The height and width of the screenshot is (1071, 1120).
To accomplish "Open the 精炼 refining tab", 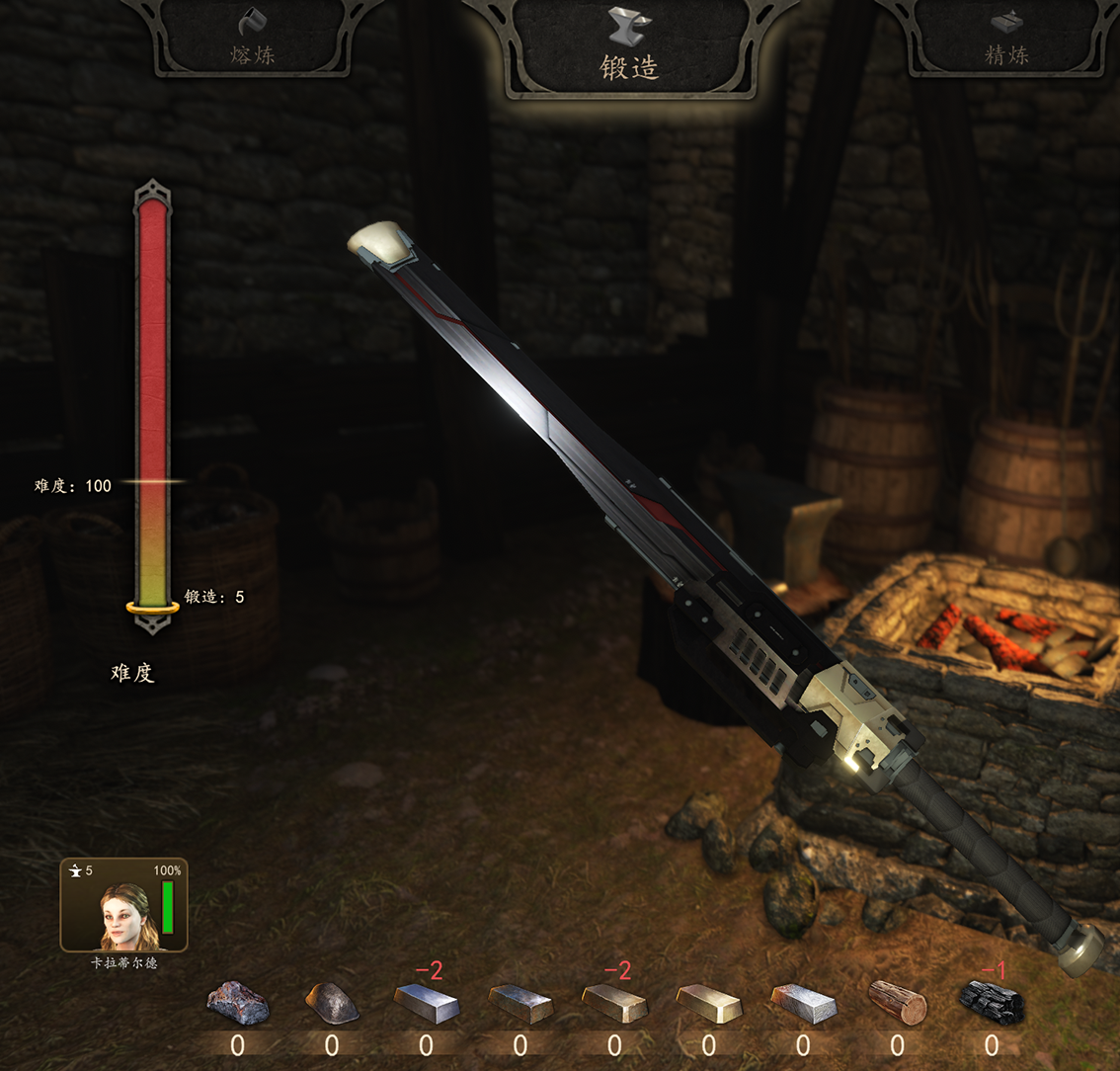I will point(1005,40).
